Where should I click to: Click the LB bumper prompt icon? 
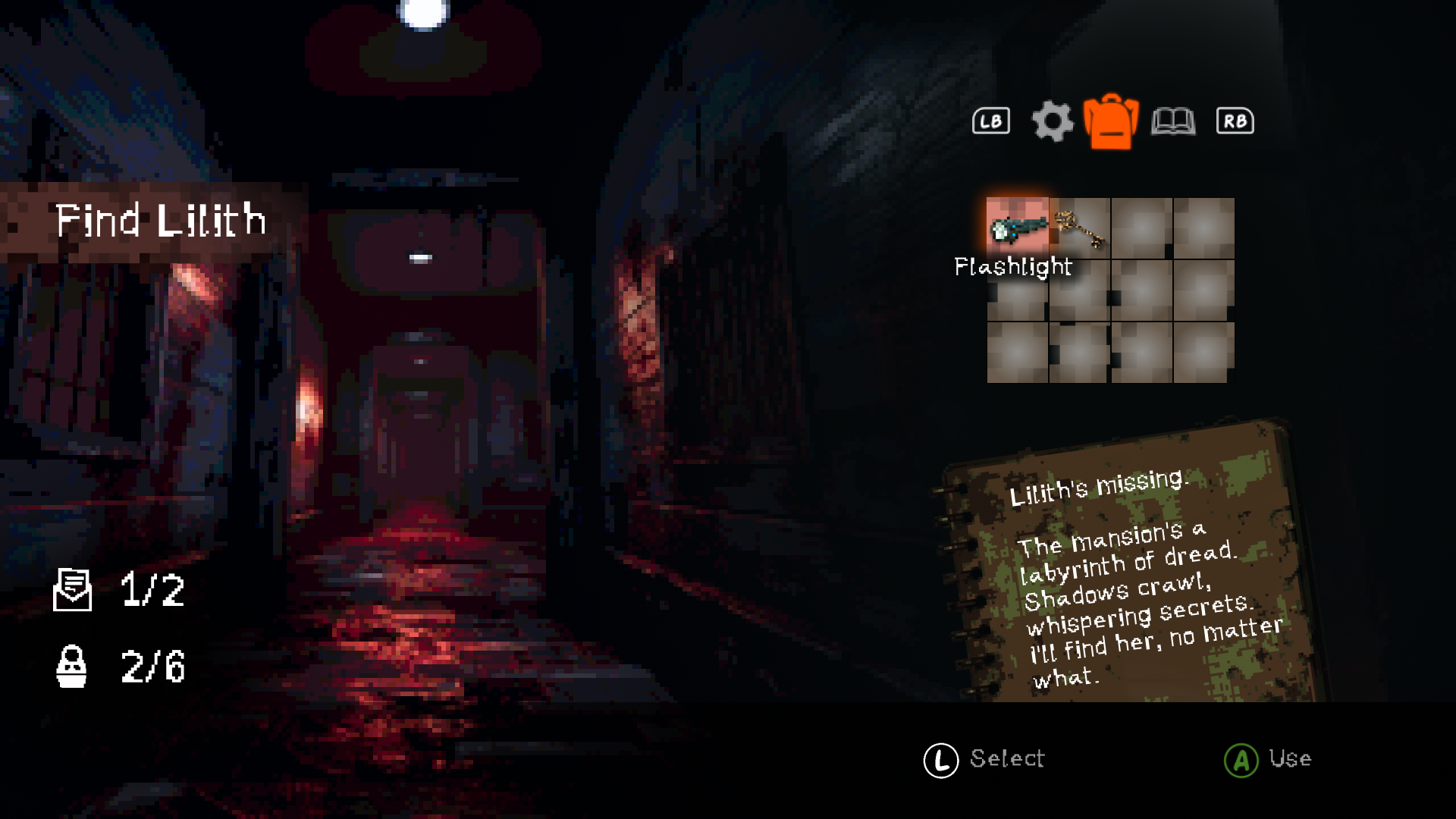(991, 121)
